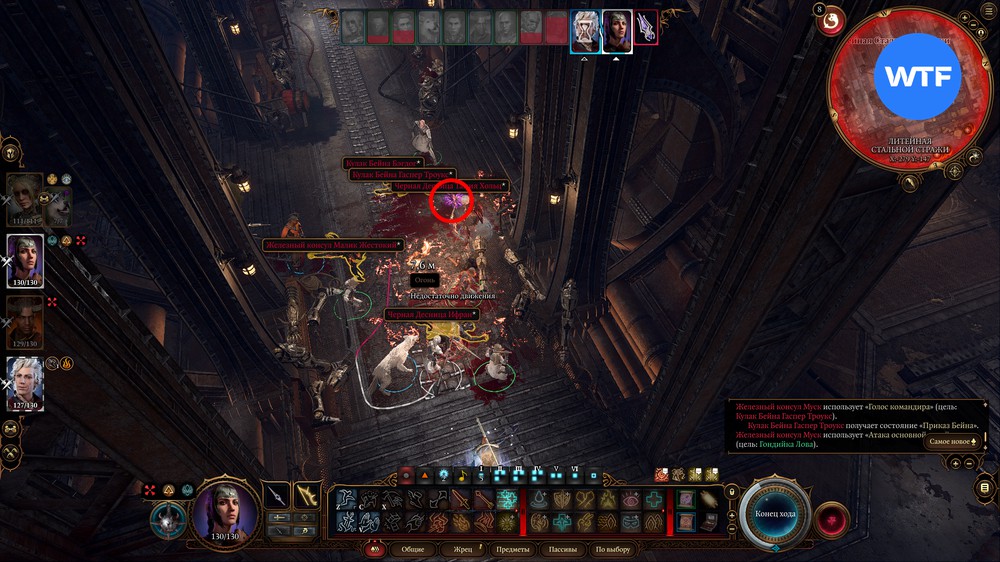Select the horned companion portrait with 129/130
Screen dimensions: 1000x562
(x=25, y=318)
